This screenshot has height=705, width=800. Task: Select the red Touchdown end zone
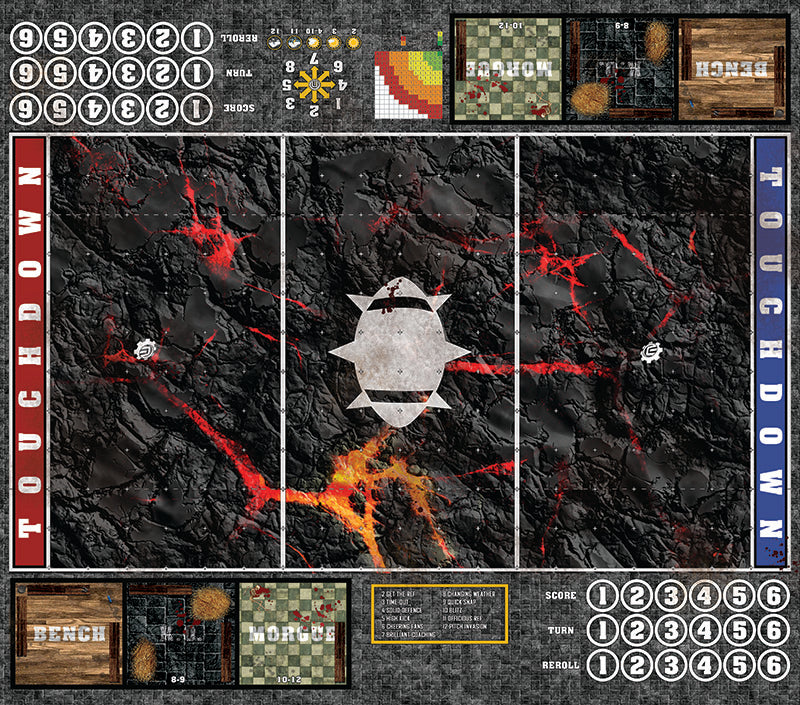(30, 352)
